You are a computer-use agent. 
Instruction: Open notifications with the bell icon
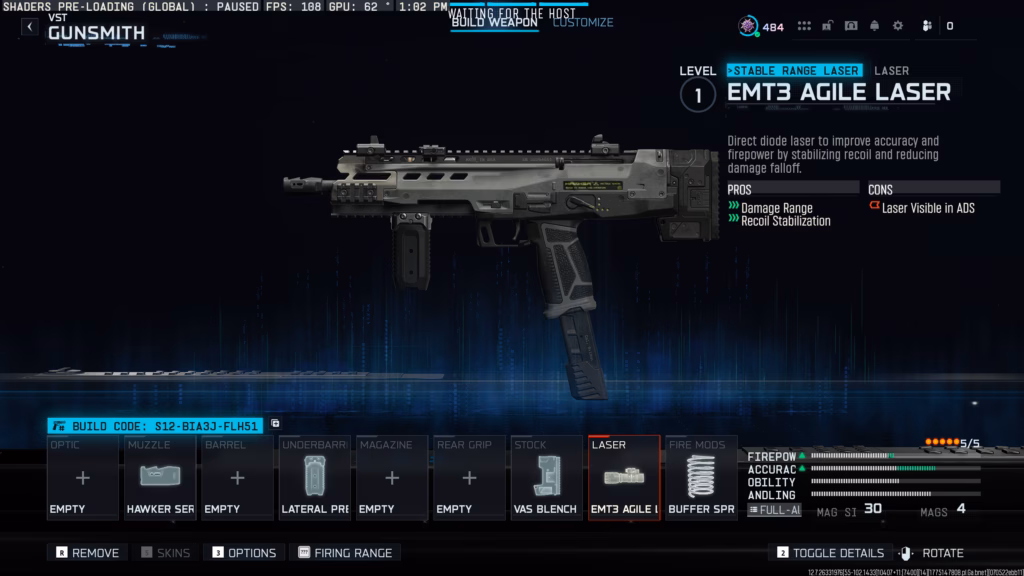pyautogui.click(x=875, y=27)
